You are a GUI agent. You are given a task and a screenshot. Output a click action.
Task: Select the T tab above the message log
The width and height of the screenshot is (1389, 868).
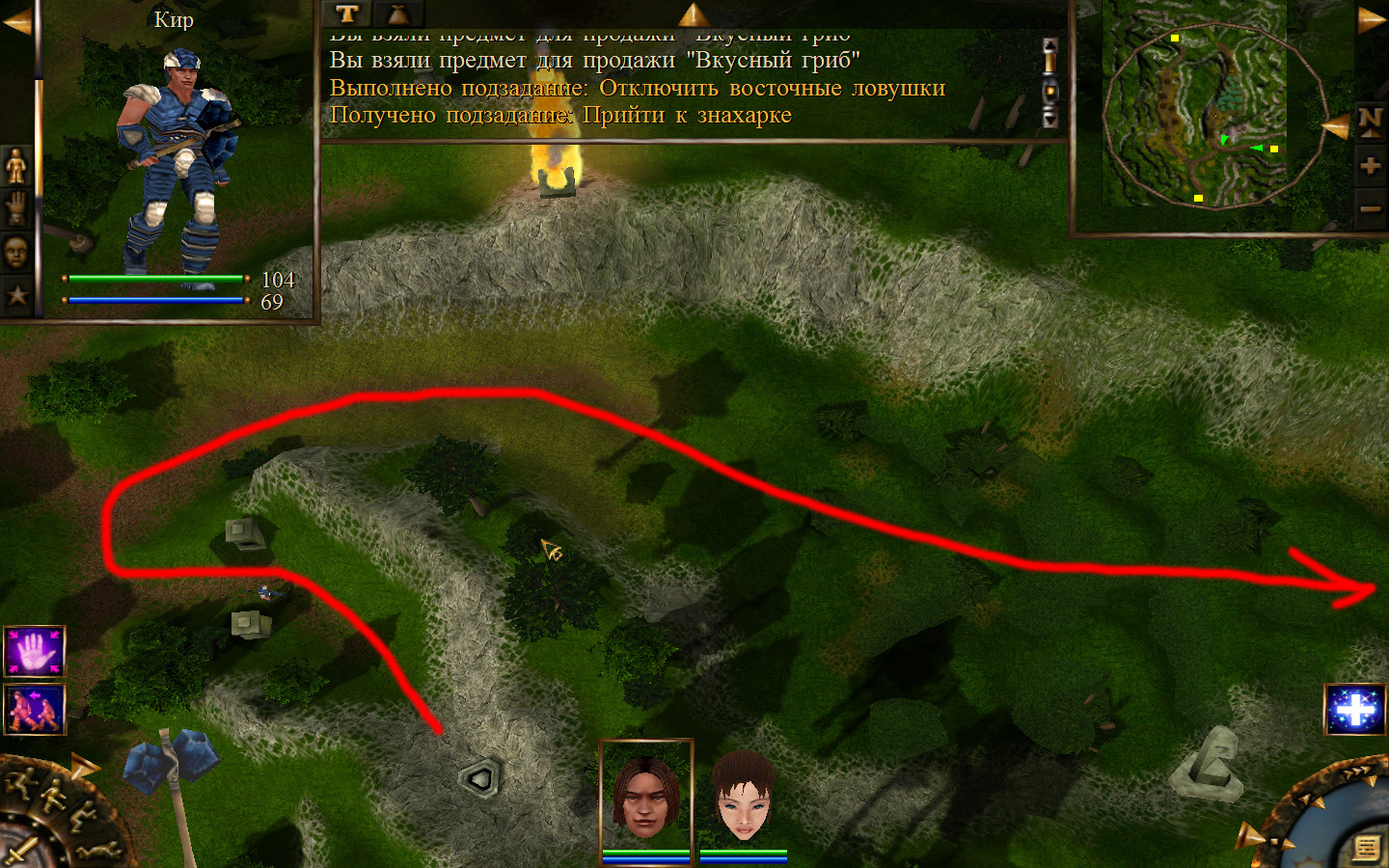(x=347, y=14)
